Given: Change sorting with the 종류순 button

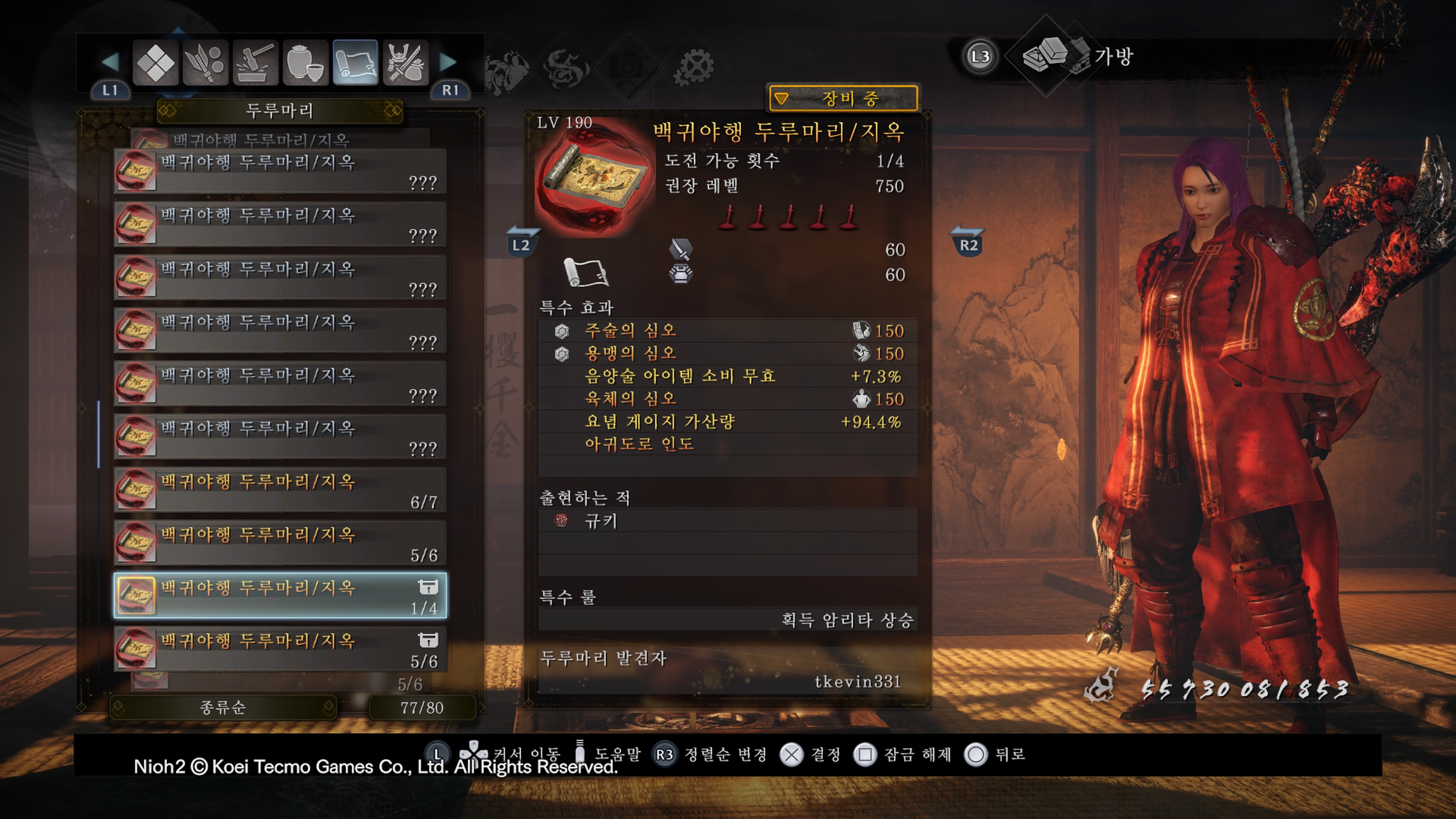Looking at the screenshot, I should [223, 707].
